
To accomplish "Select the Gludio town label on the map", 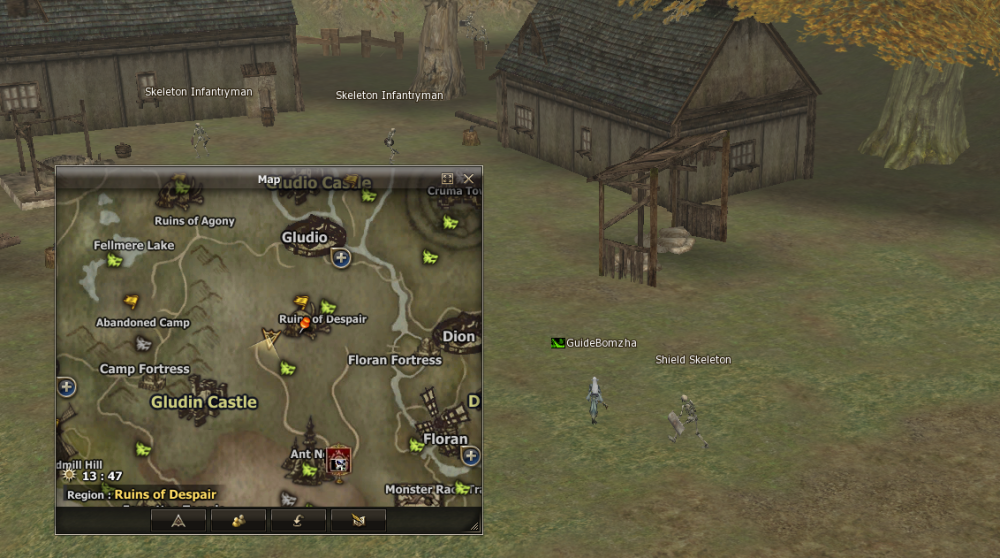I will click(x=304, y=238).
